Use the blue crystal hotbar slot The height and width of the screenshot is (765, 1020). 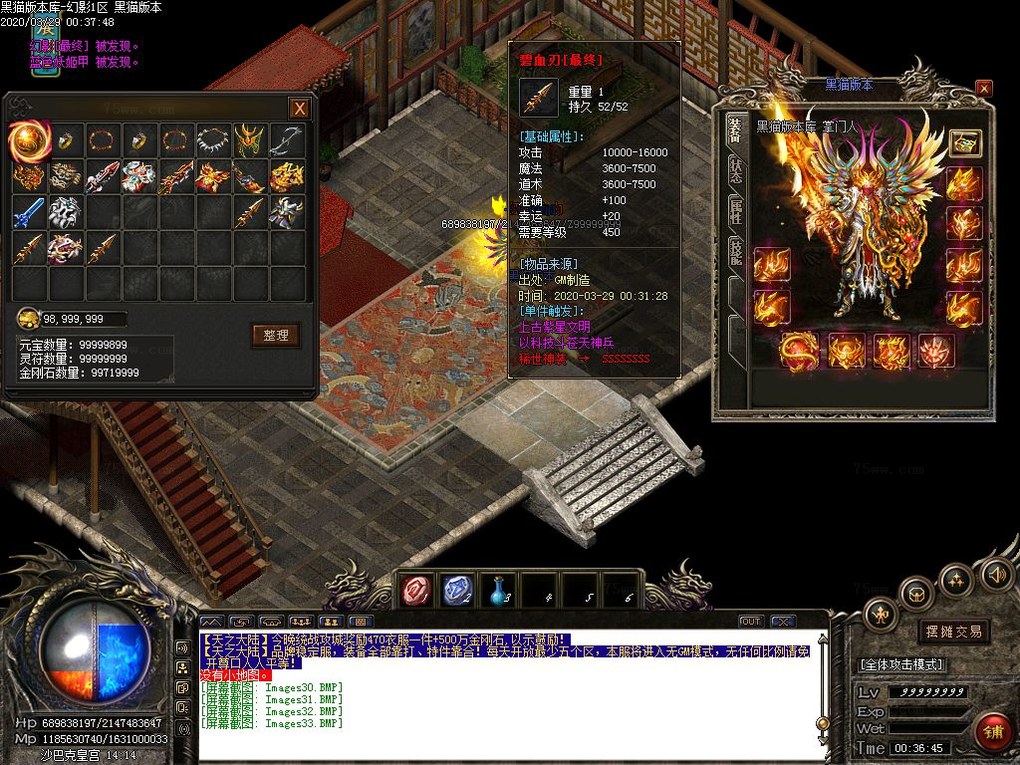click(457, 591)
